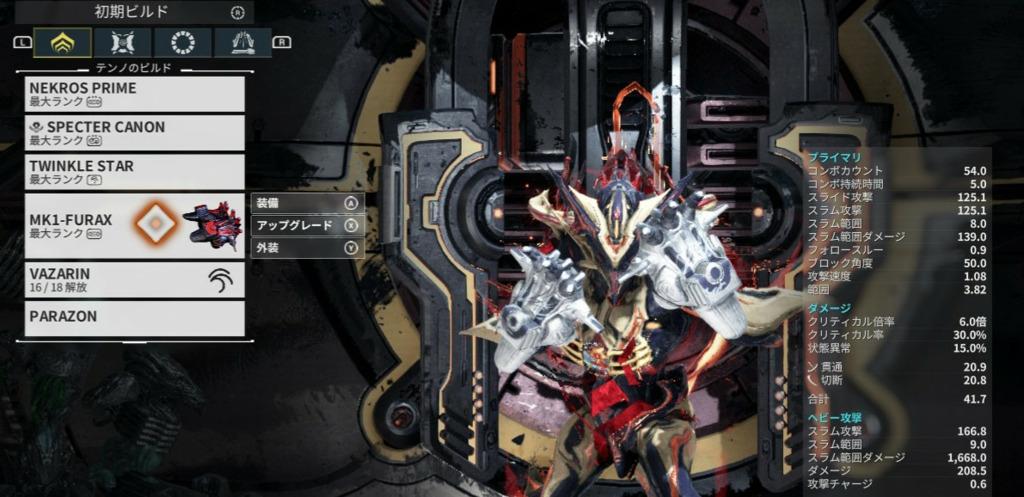
Task: Open the アップグレード (Upgrade) option
Action: coord(305,225)
